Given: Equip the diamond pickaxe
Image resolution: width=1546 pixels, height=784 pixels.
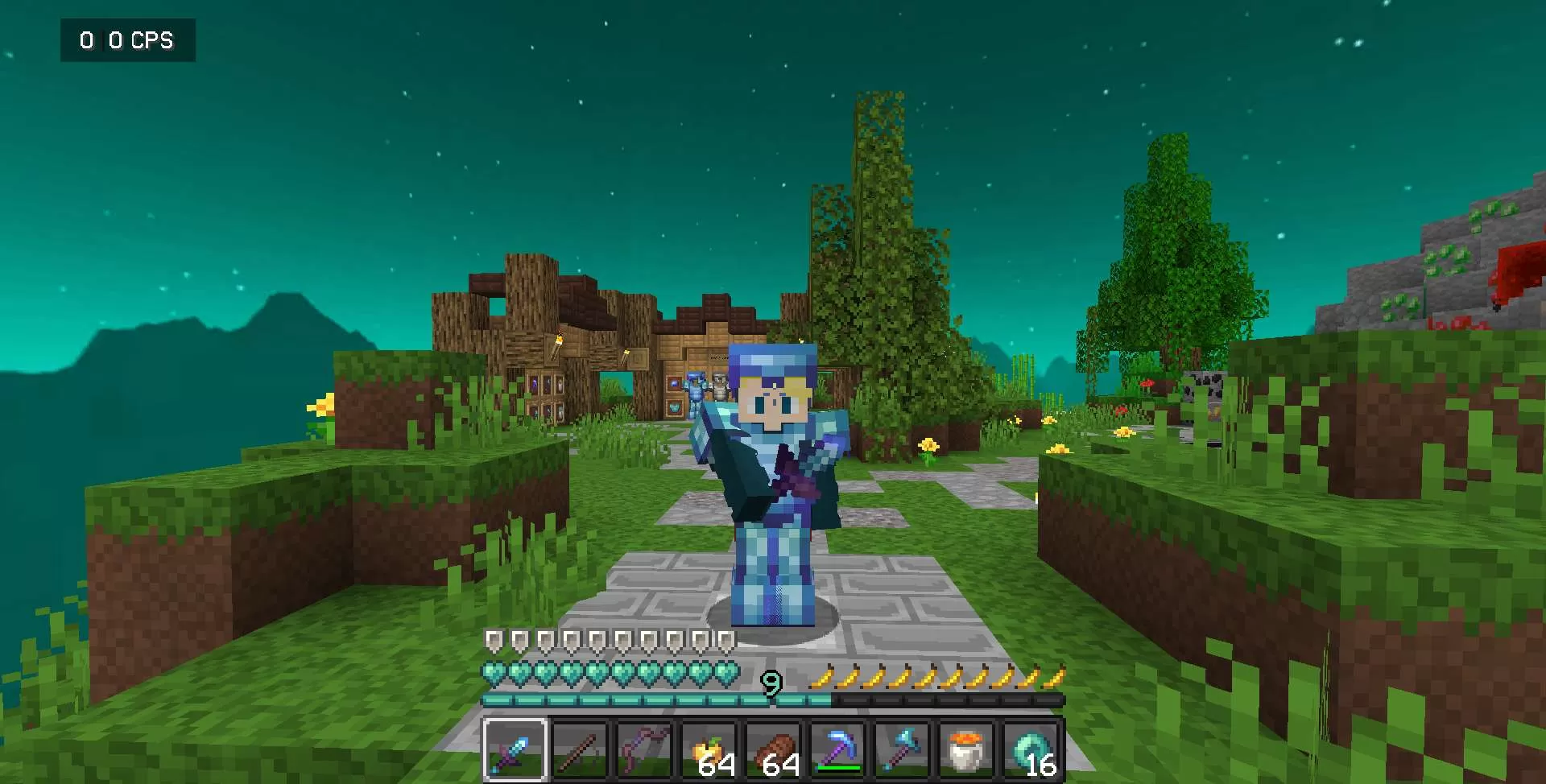Looking at the screenshot, I should pyautogui.click(x=837, y=751).
